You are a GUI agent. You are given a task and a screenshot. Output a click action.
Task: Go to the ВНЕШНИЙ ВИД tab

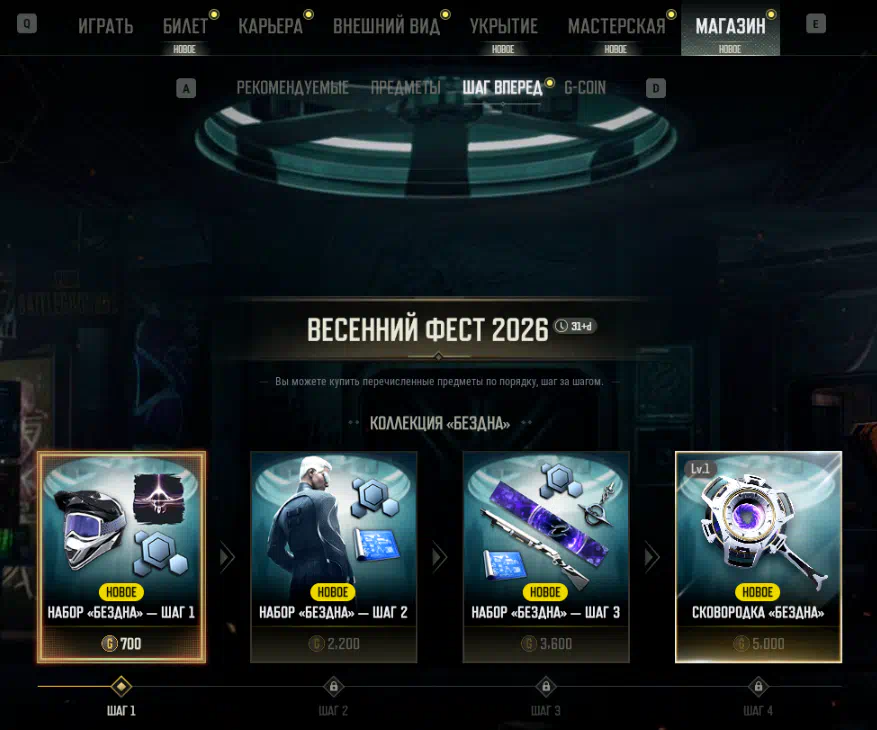pos(386,26)
